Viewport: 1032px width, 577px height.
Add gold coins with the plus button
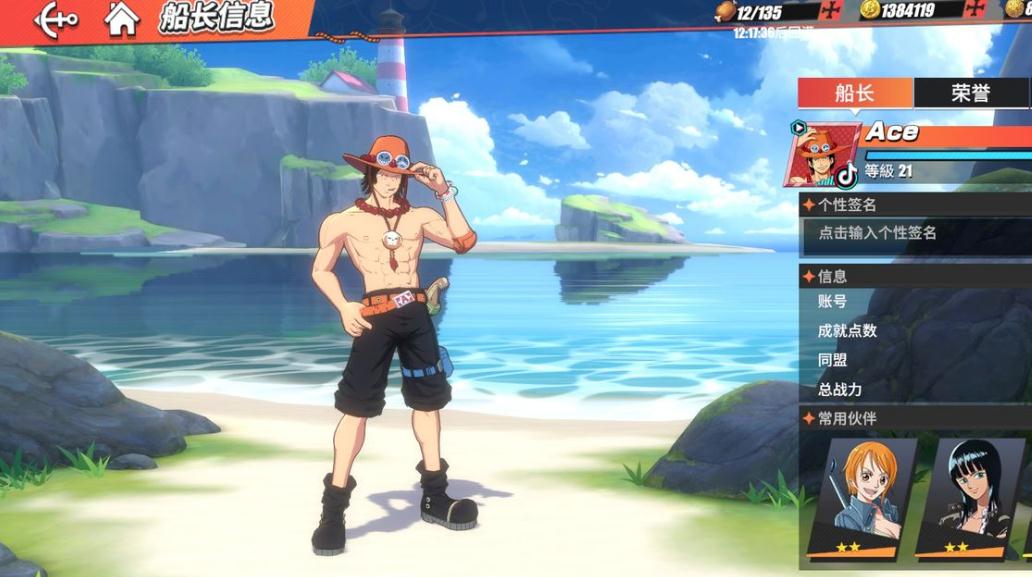[975, 11]
